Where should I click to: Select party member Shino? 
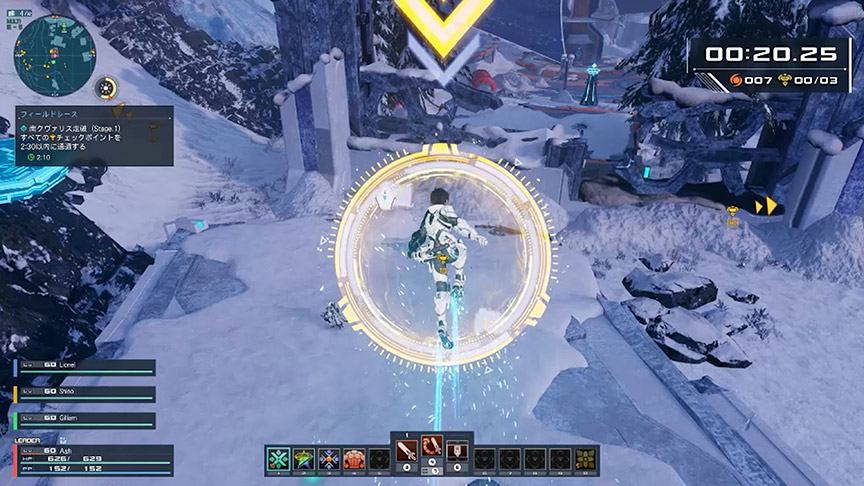[85, 394]
